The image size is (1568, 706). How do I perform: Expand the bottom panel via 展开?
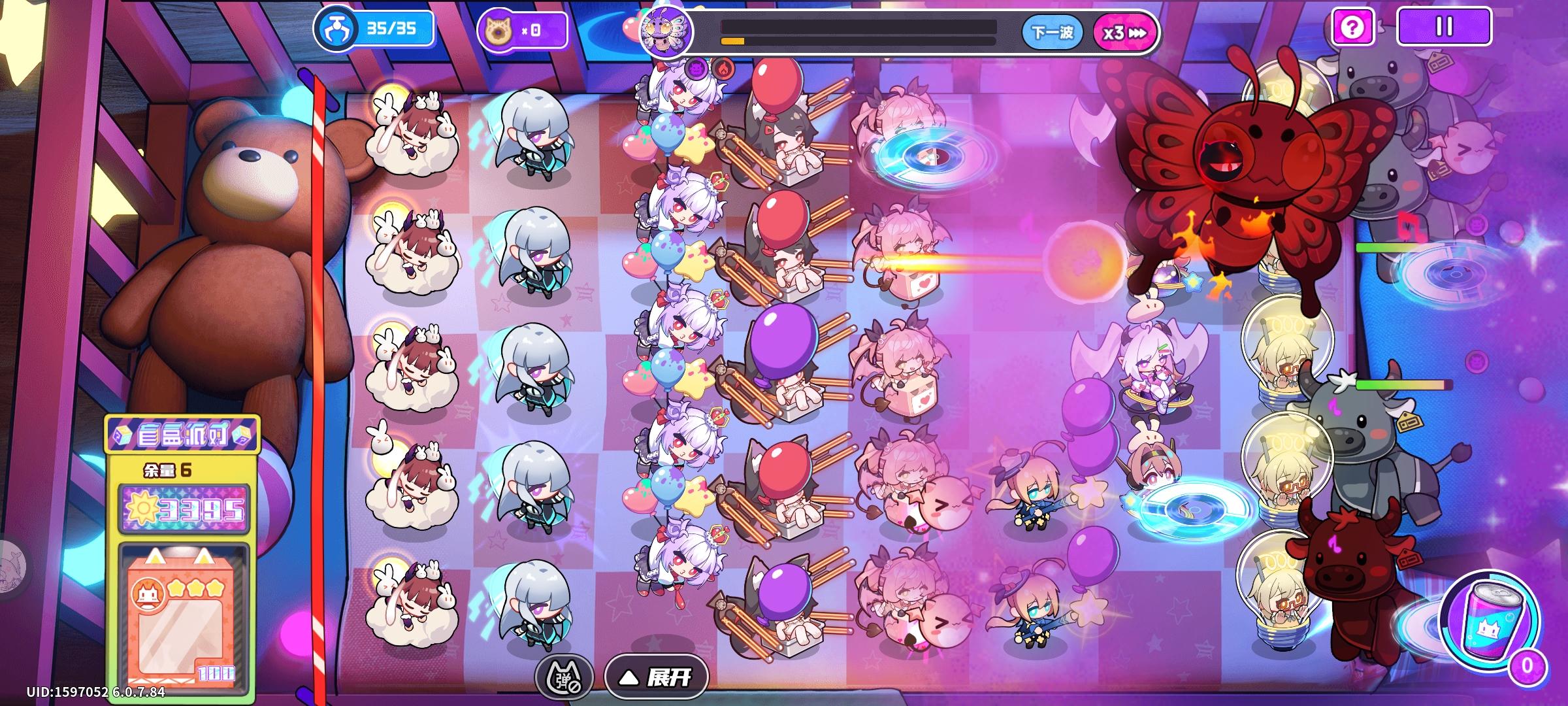tap(659, 678)
